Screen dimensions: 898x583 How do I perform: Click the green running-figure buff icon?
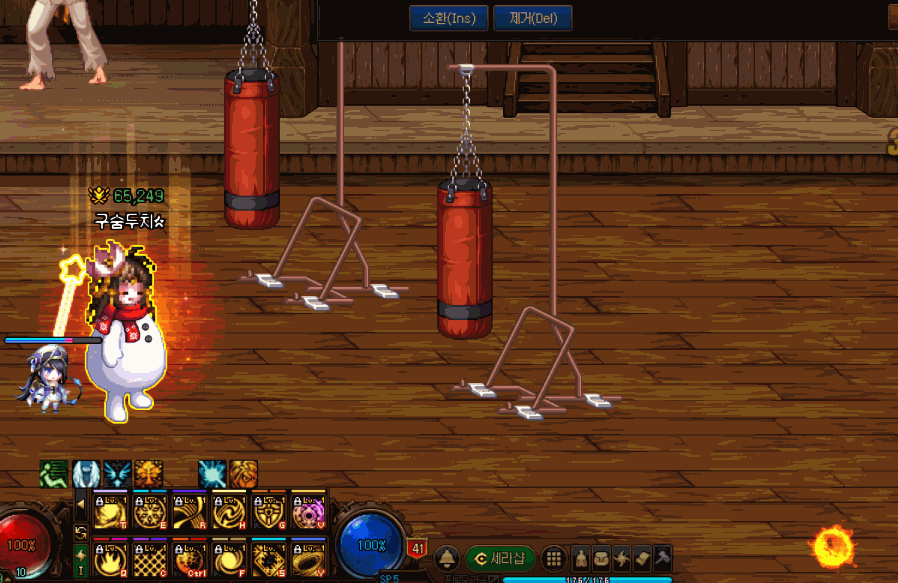(x=54, y=473)
